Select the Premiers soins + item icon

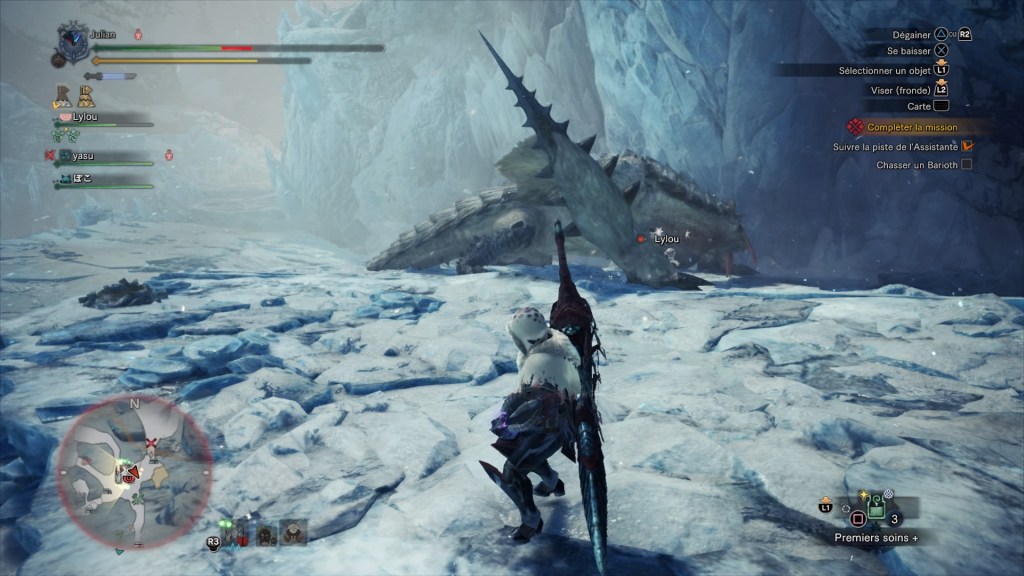pyautogui.click(x=876, y=508)
